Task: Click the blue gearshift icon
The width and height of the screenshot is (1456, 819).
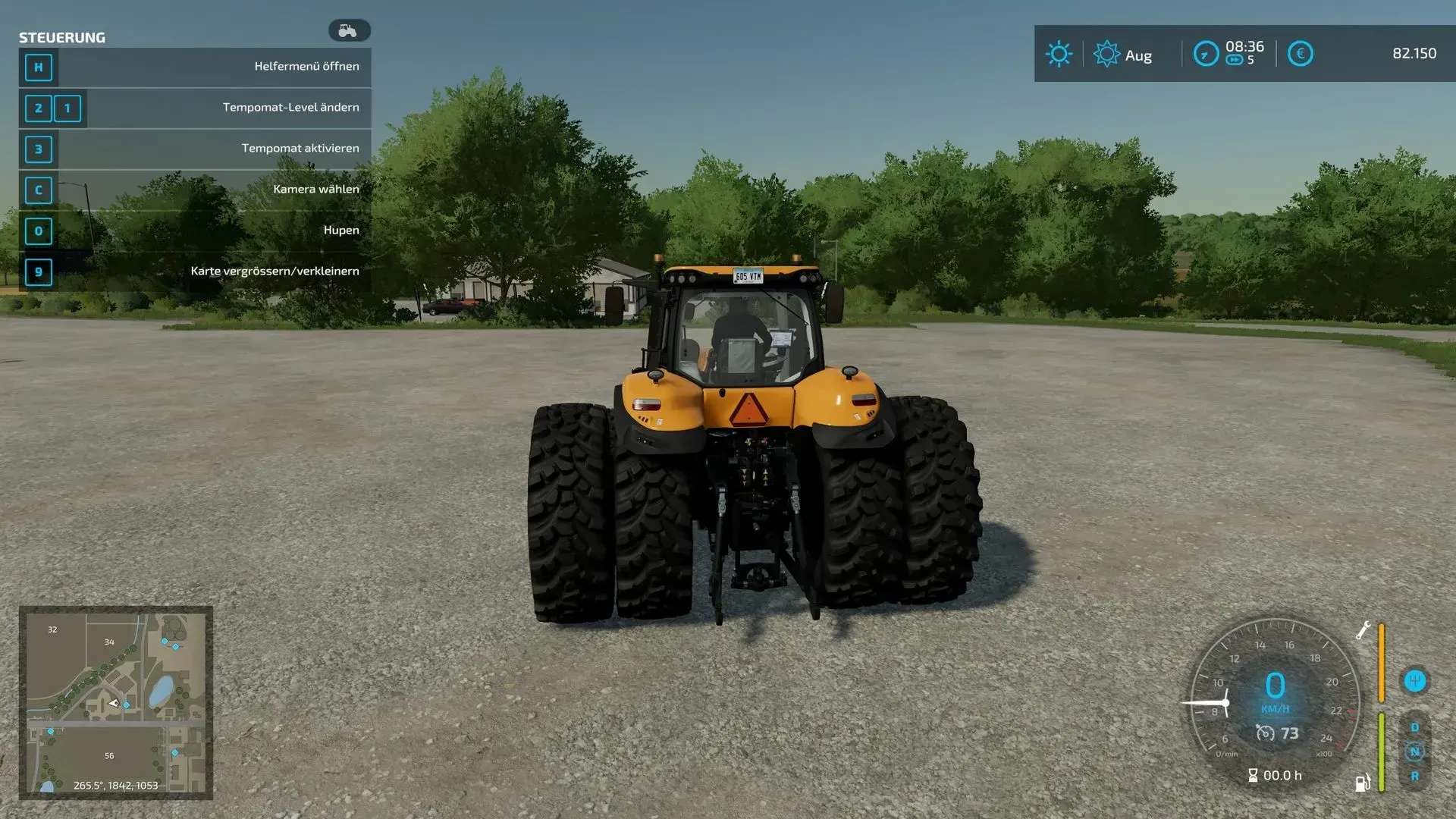Action: click(x=1414, y=680)
